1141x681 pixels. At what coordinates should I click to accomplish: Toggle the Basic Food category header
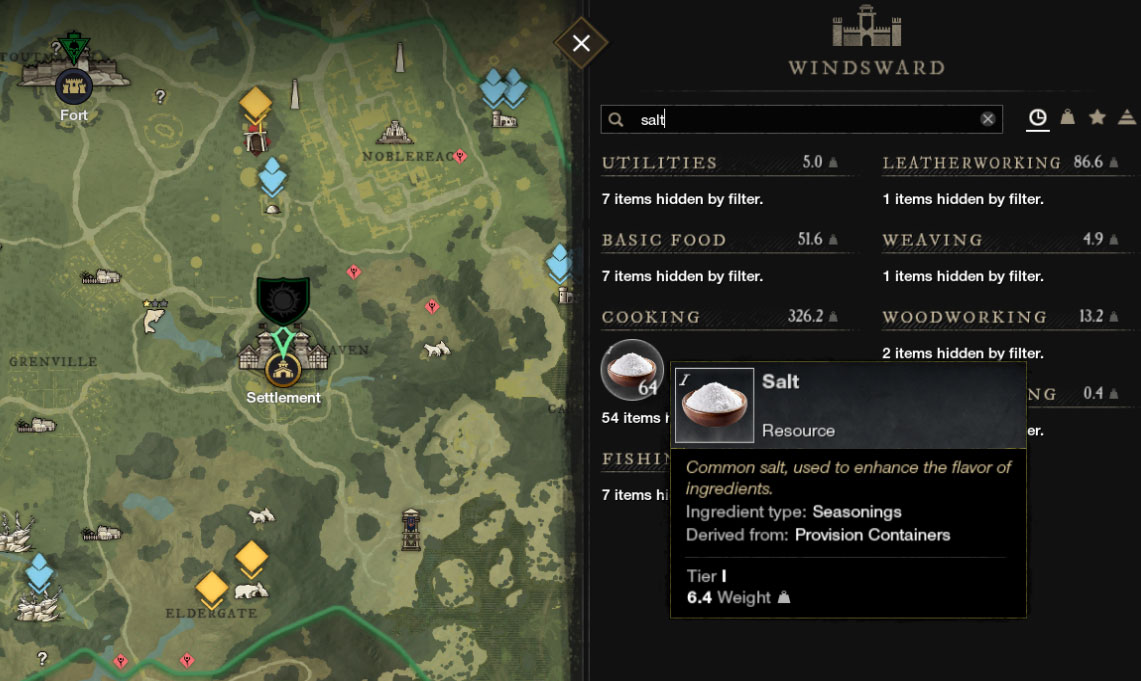(x=664, y=240)
